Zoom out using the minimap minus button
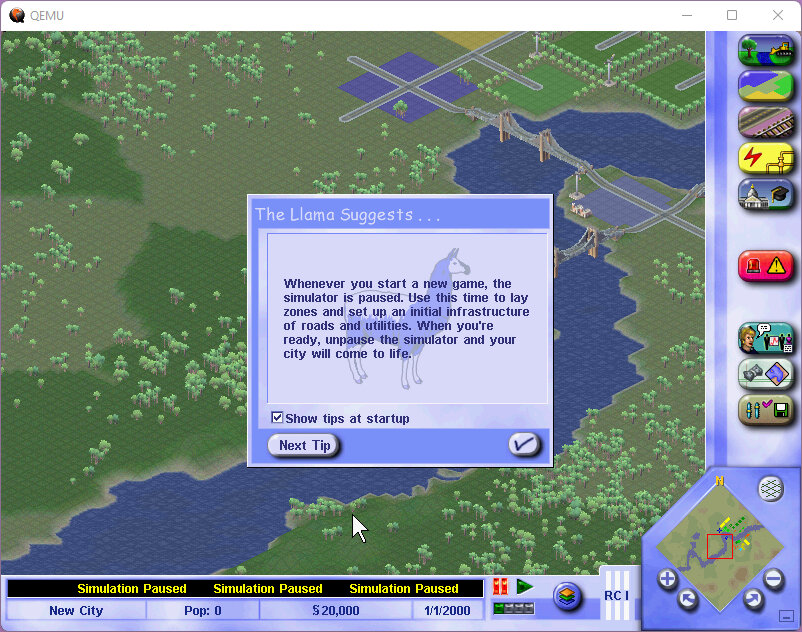 [773, 579]
